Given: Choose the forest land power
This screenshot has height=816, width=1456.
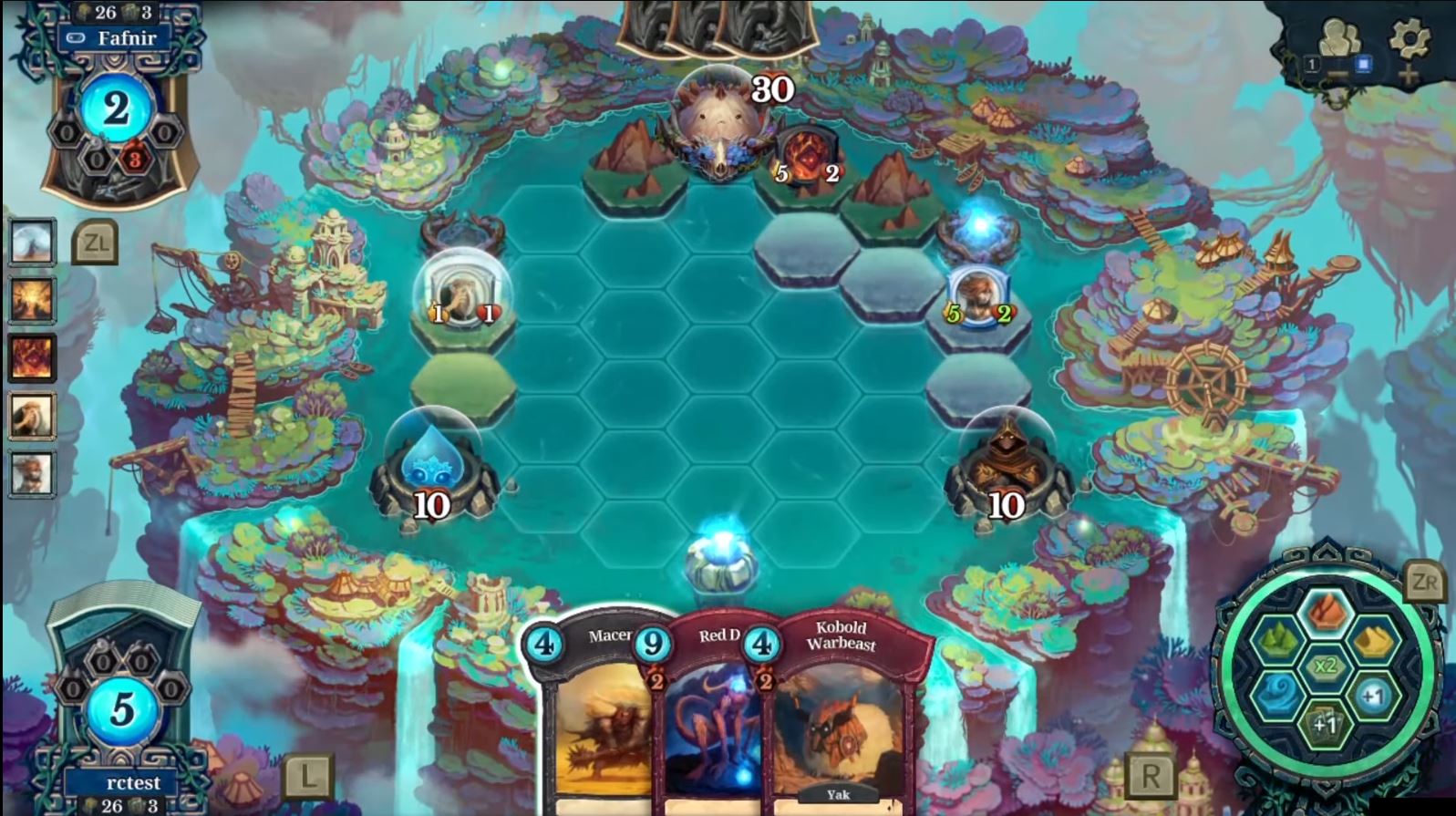Looking at the screenshot, I should pos(1275,641).
